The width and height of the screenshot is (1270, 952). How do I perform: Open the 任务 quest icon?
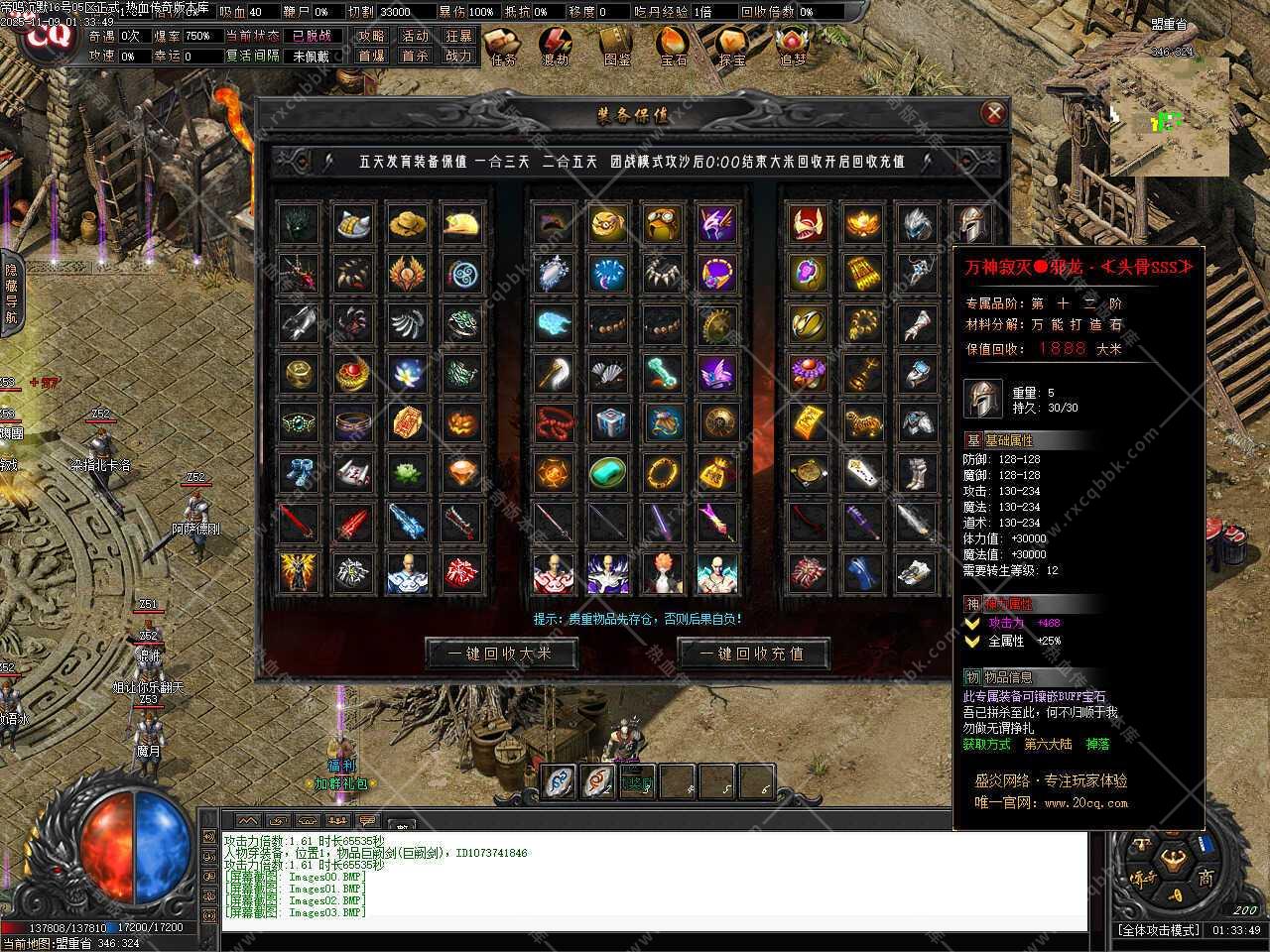pos(503,46)
